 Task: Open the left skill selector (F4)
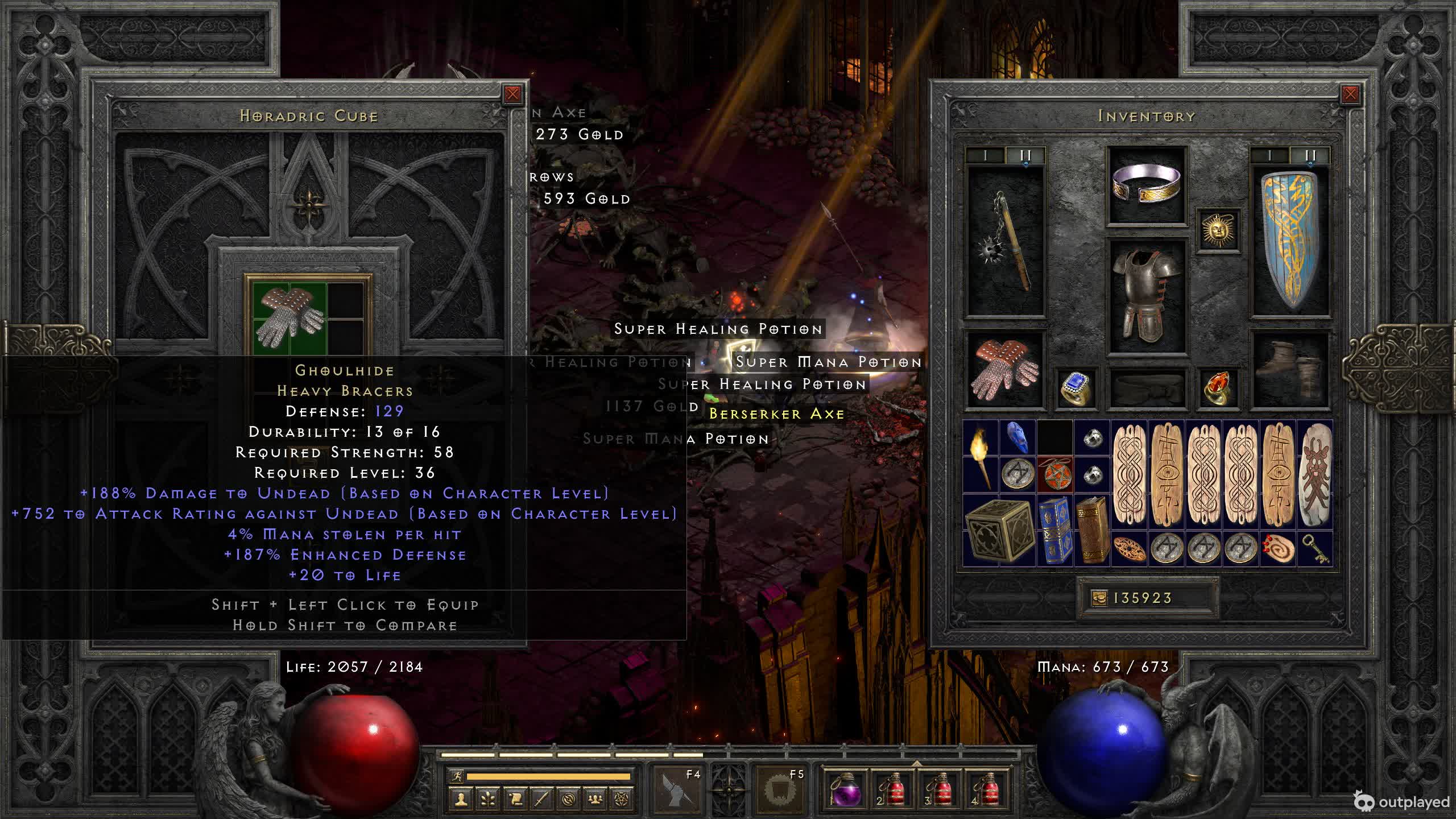pos(677,791)
